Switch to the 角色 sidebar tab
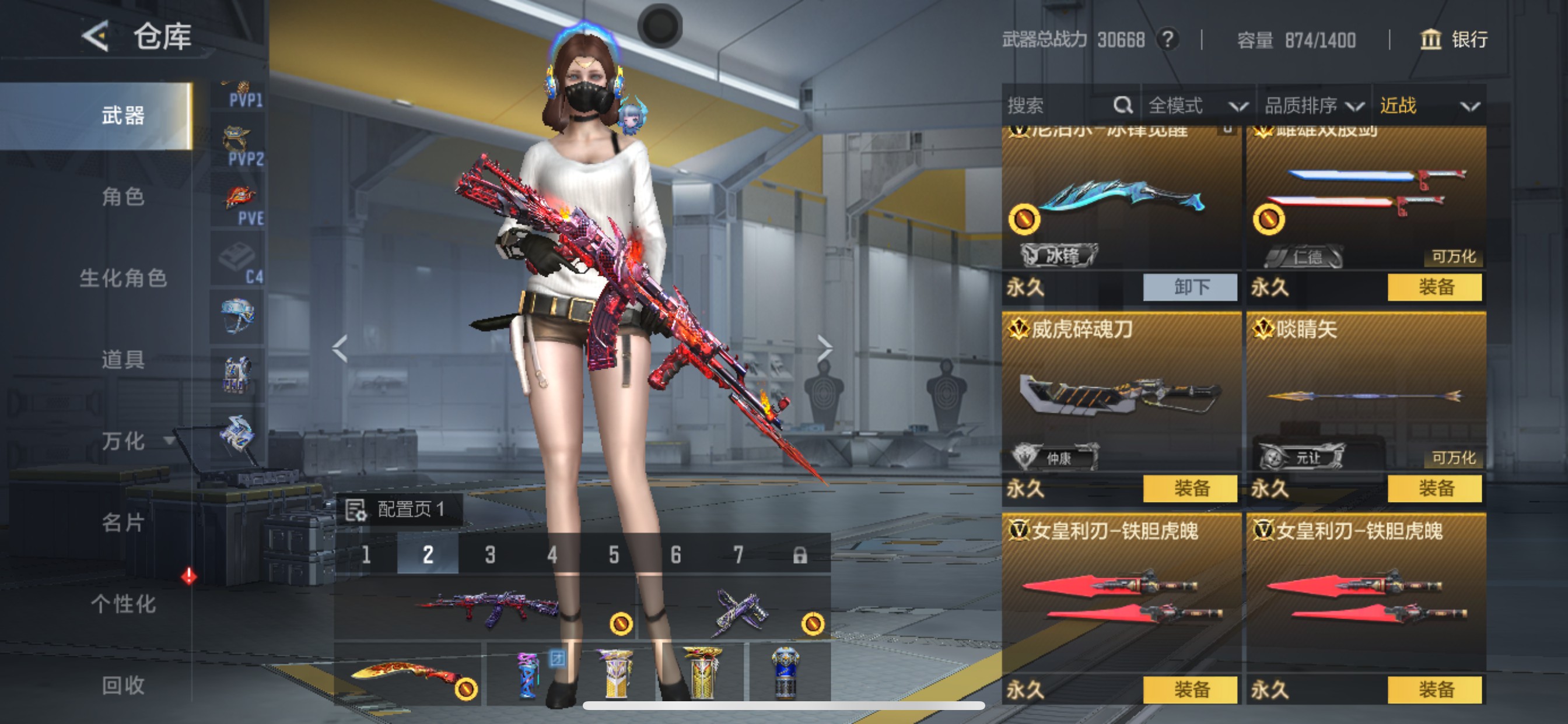Image resolution: width=1568 pixels, height=724 pixels. tap(122, 198)
